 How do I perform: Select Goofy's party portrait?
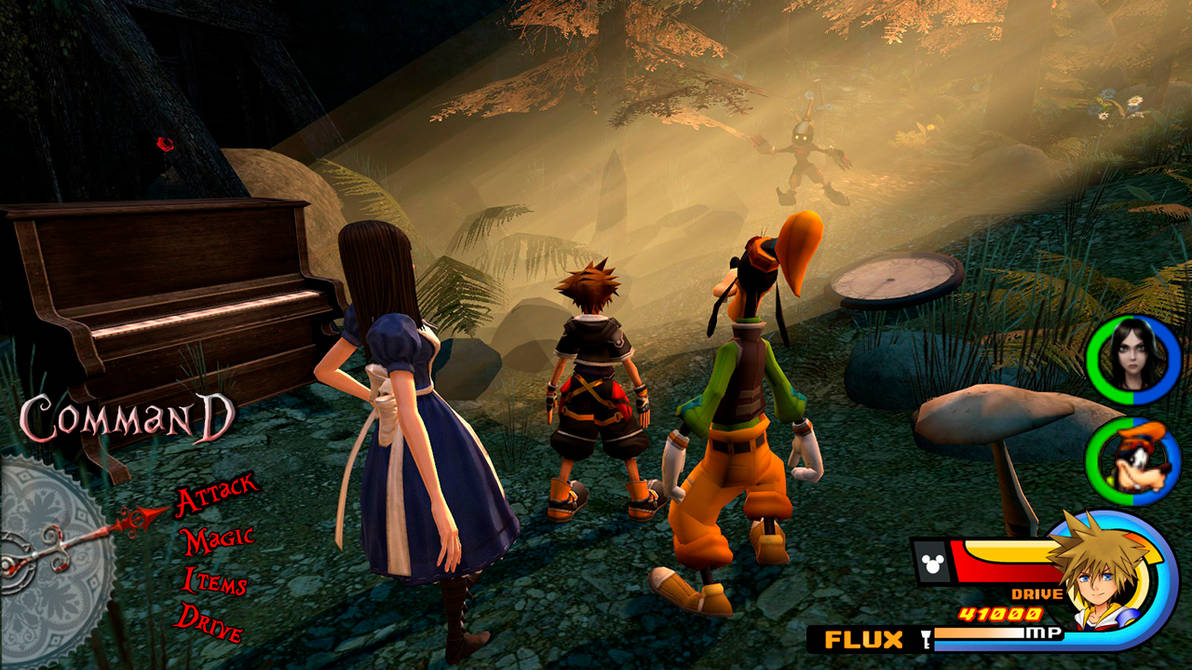coord(1134,461)
